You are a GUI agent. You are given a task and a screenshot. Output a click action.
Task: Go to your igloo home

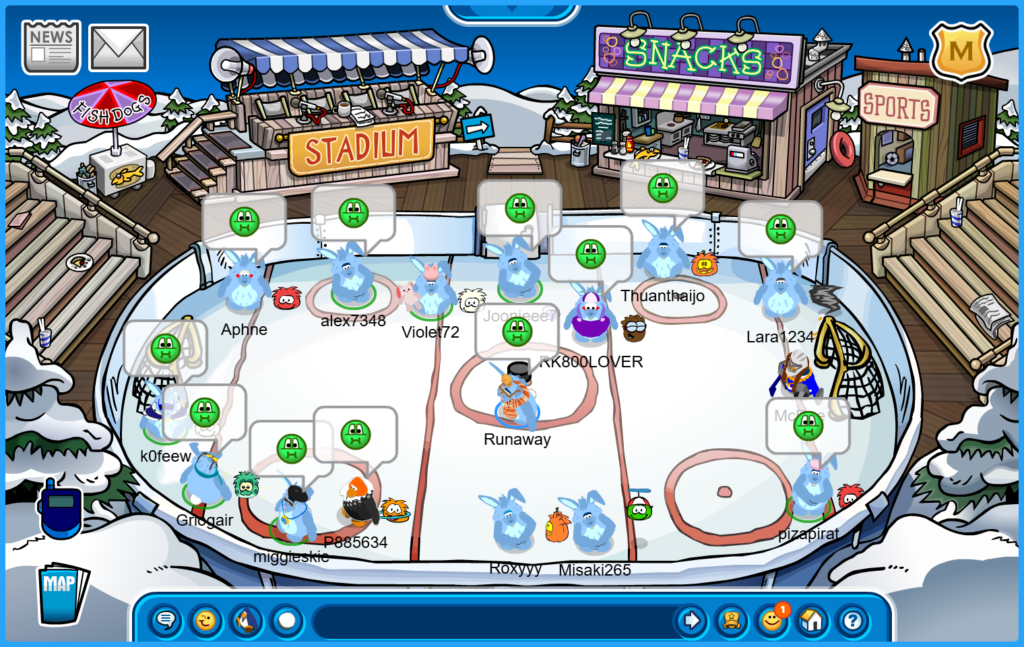click(x=812, y=621)
